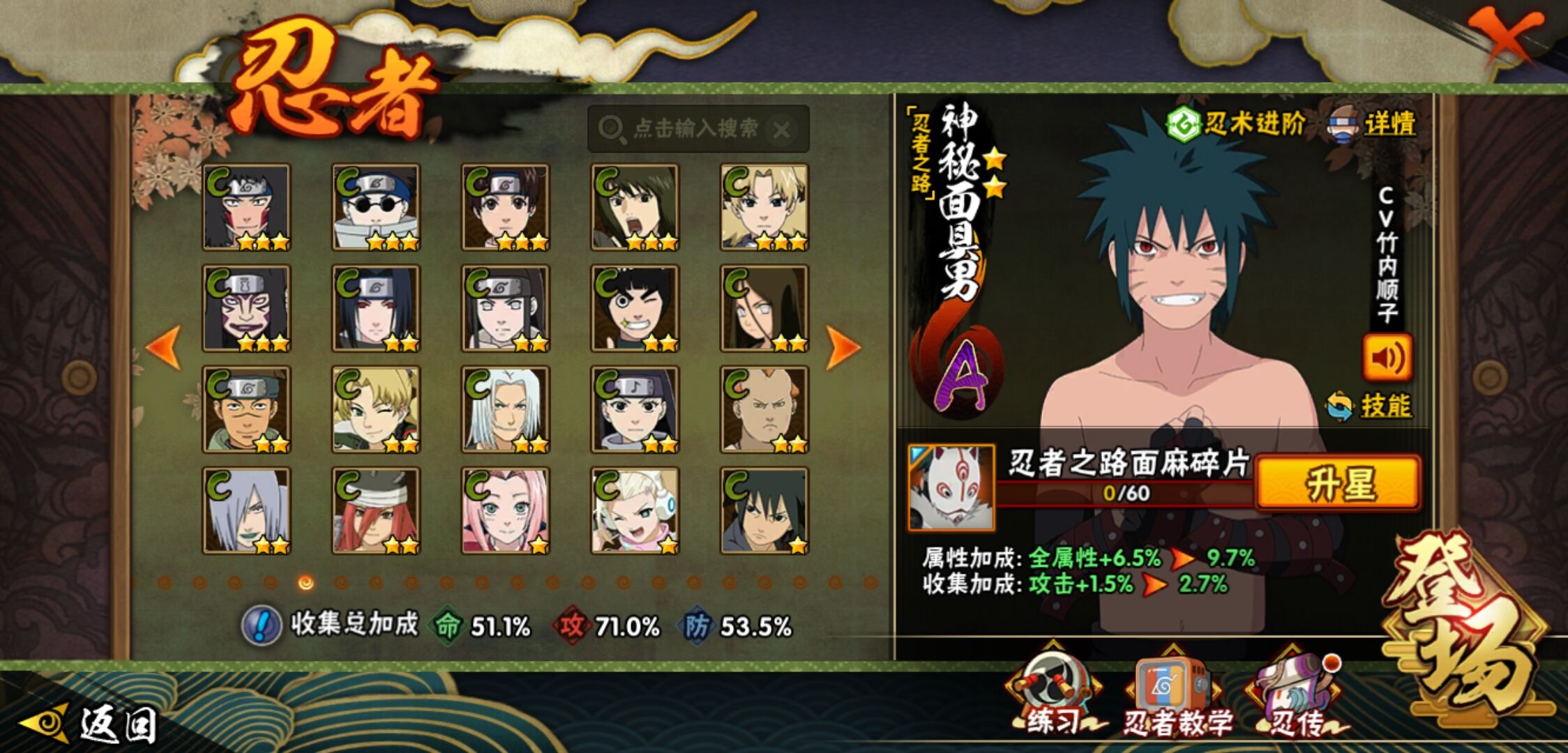
Task: Pick the bowl-cut winking ninja portrait
Action: 635,308
